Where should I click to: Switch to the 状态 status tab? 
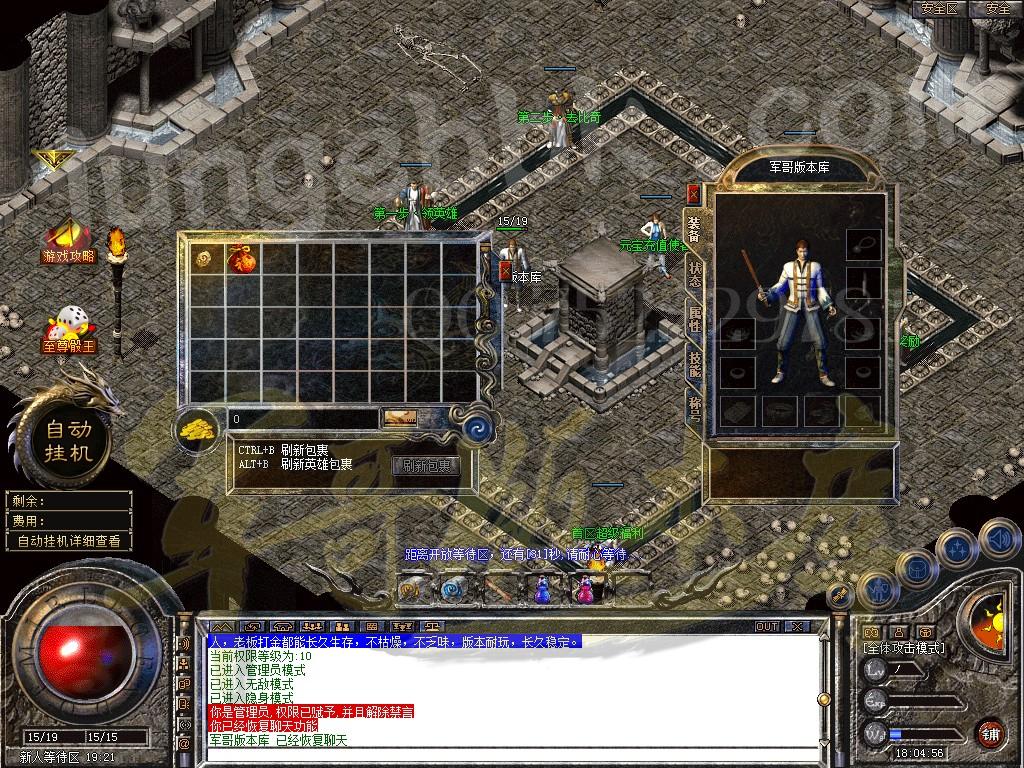[694, 275]
